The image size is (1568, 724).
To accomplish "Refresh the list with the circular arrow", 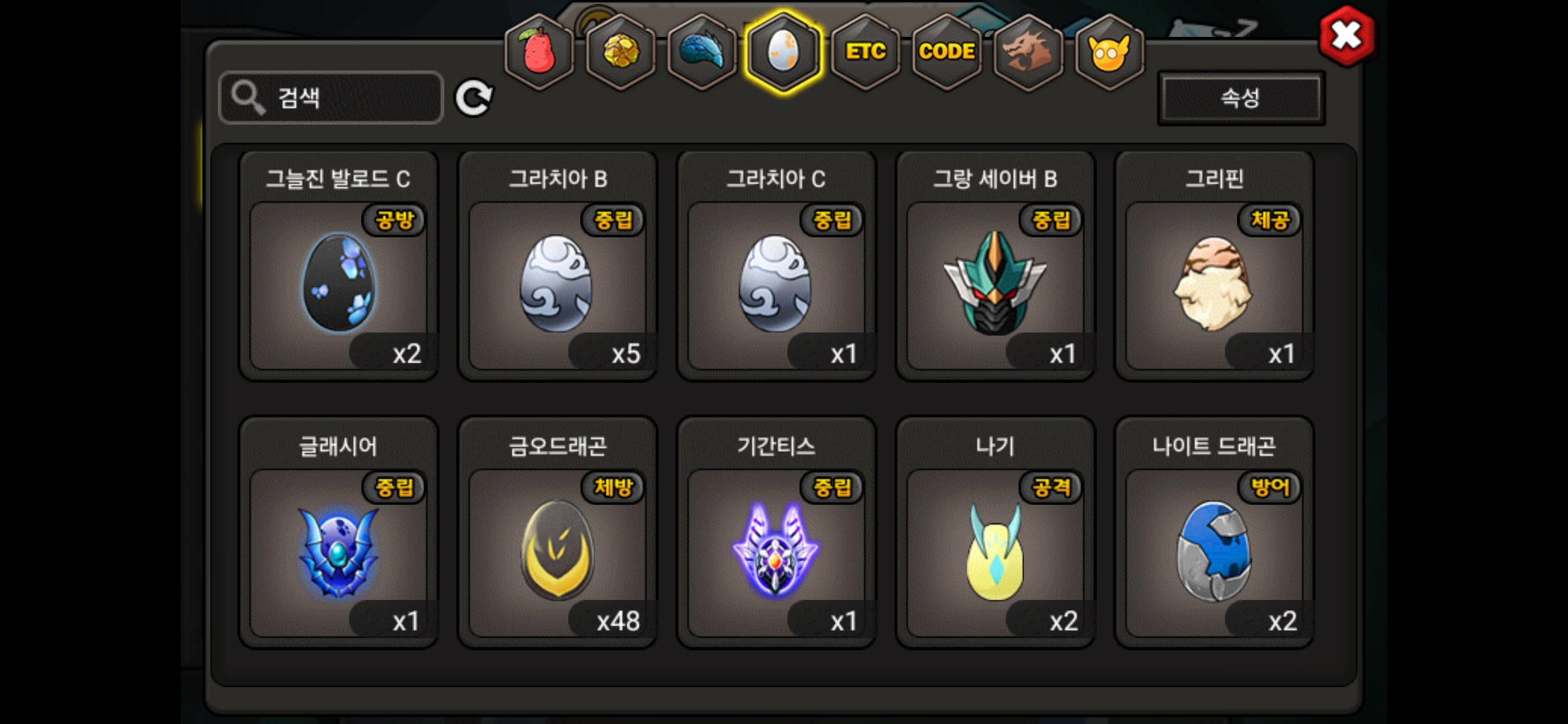I will (474, 99).
